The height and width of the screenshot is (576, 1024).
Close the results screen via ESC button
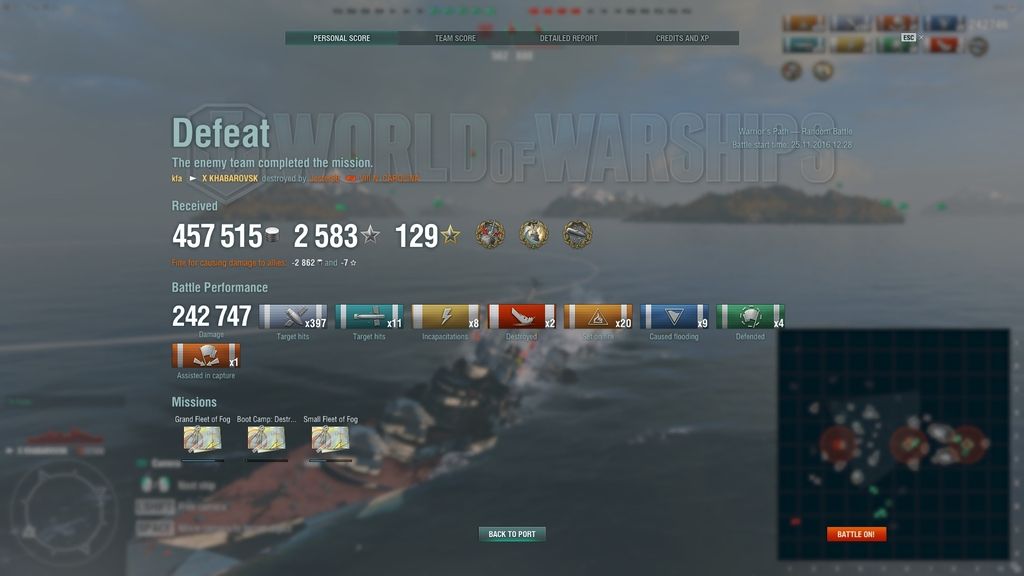point(908,38)
